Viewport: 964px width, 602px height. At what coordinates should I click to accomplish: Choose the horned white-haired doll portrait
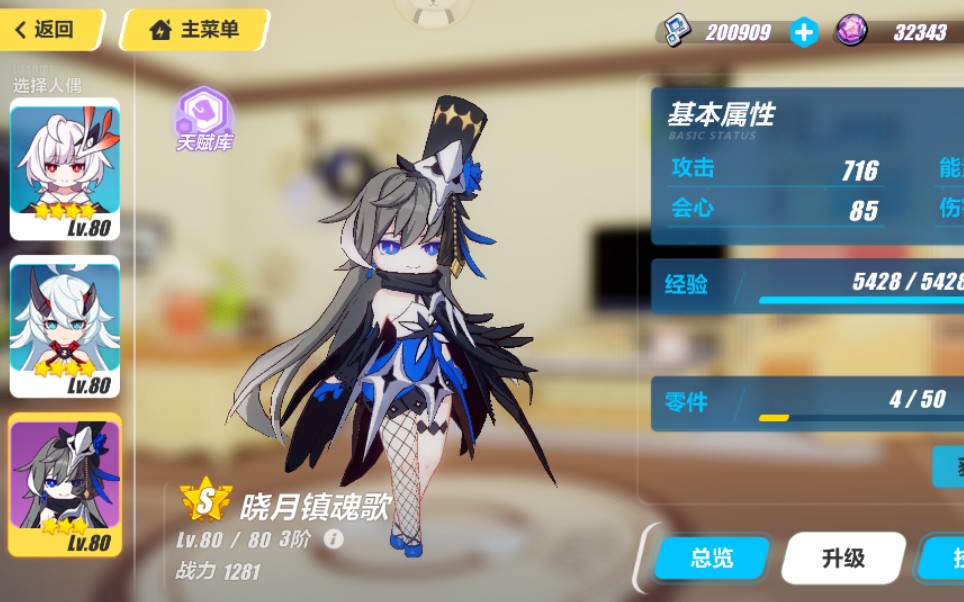click(x=65, y=326)
